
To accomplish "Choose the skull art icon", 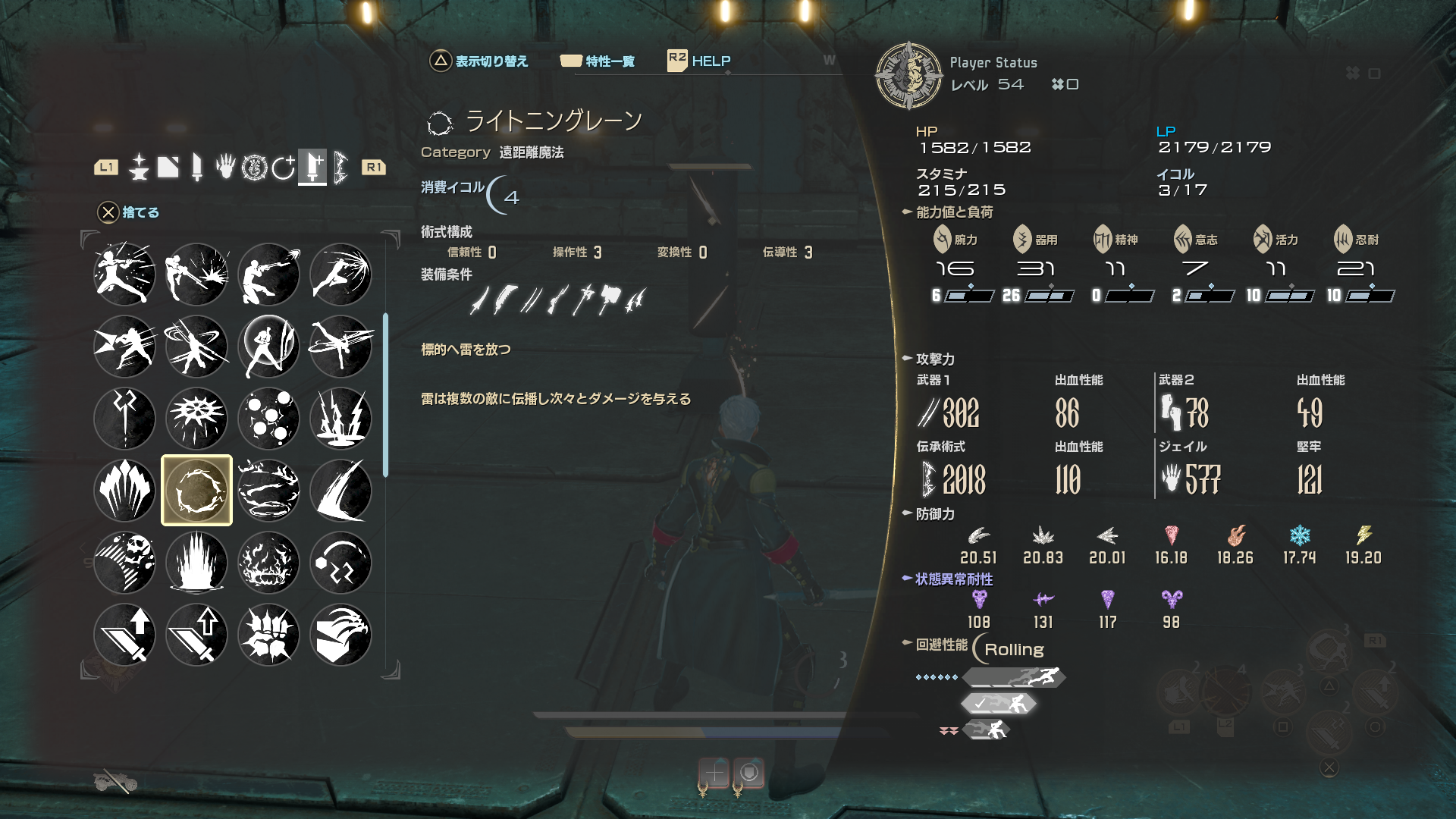I will click(x=124, y=563).
